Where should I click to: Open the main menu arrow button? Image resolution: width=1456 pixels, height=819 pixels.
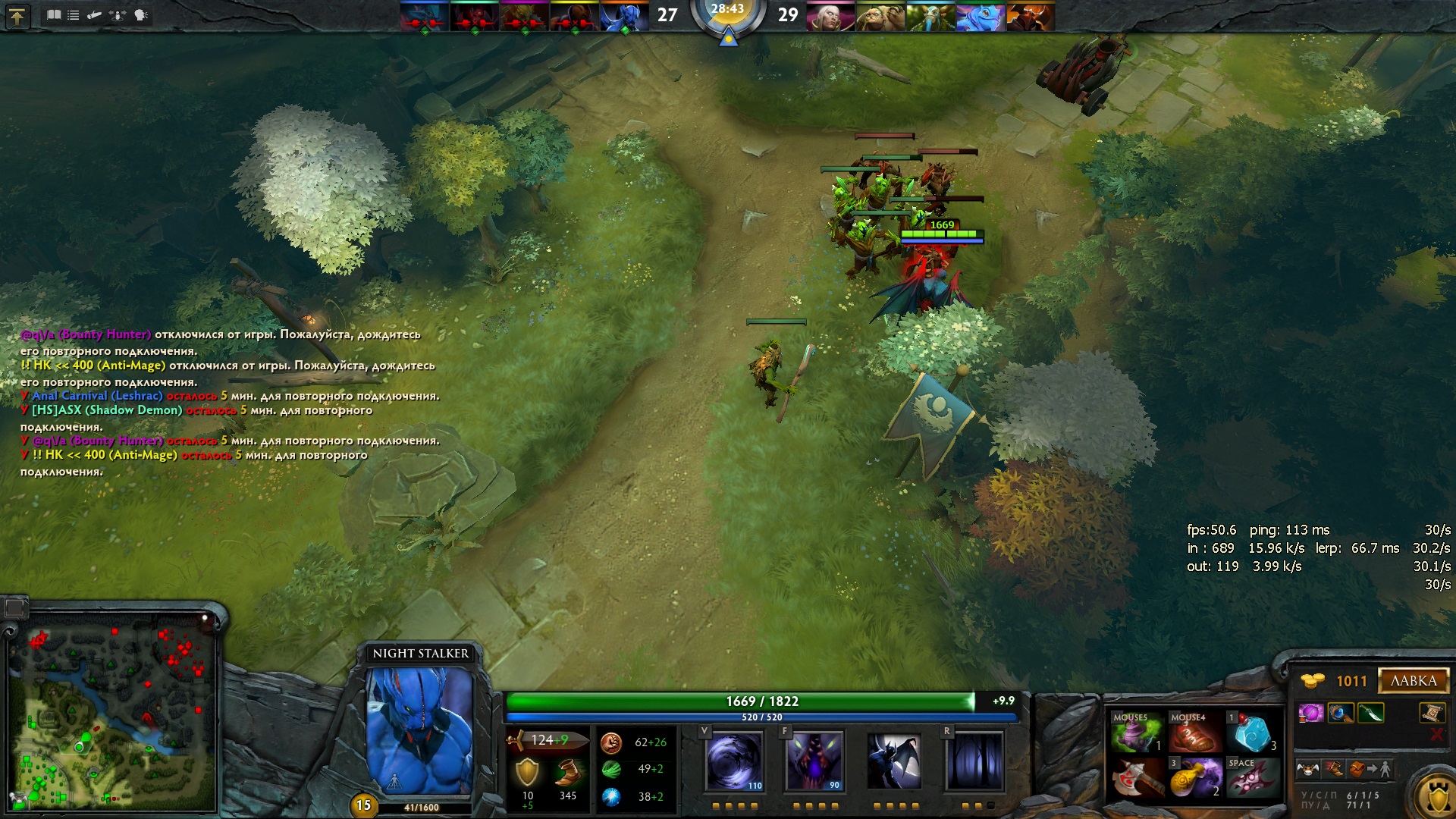tap(17, 16)
